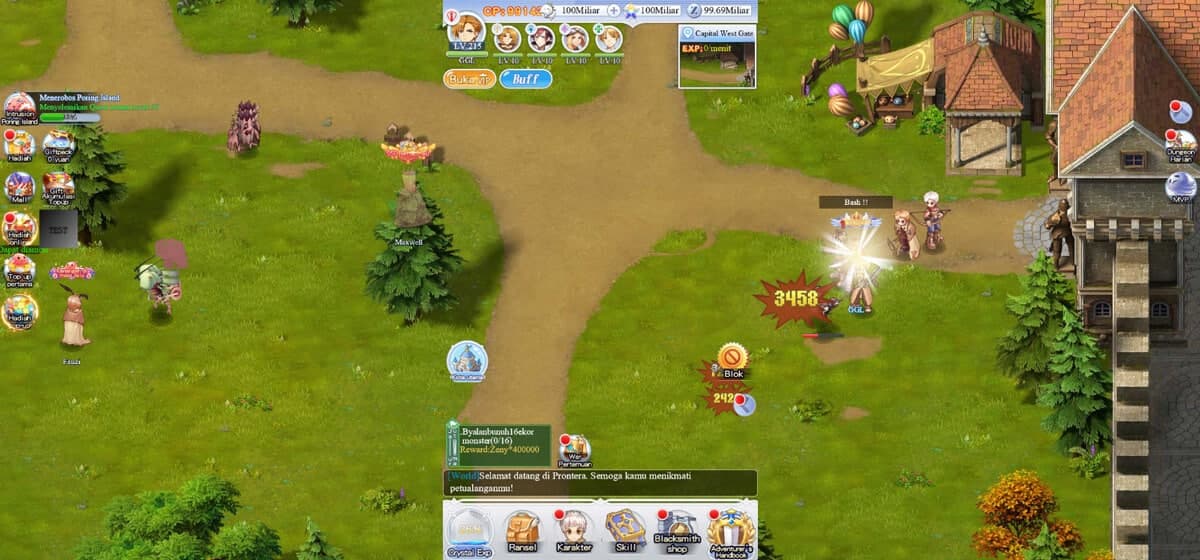
Task: Visit the Blacksmith shop
Action: point(678,530)
